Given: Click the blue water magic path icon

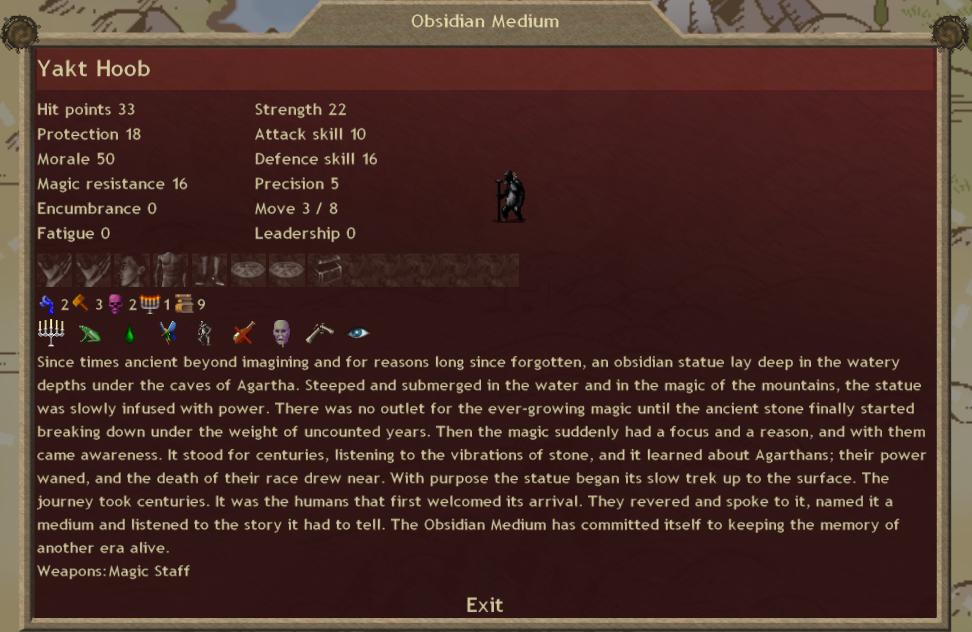Looking at the screenshot, I should tap(47, 304).
